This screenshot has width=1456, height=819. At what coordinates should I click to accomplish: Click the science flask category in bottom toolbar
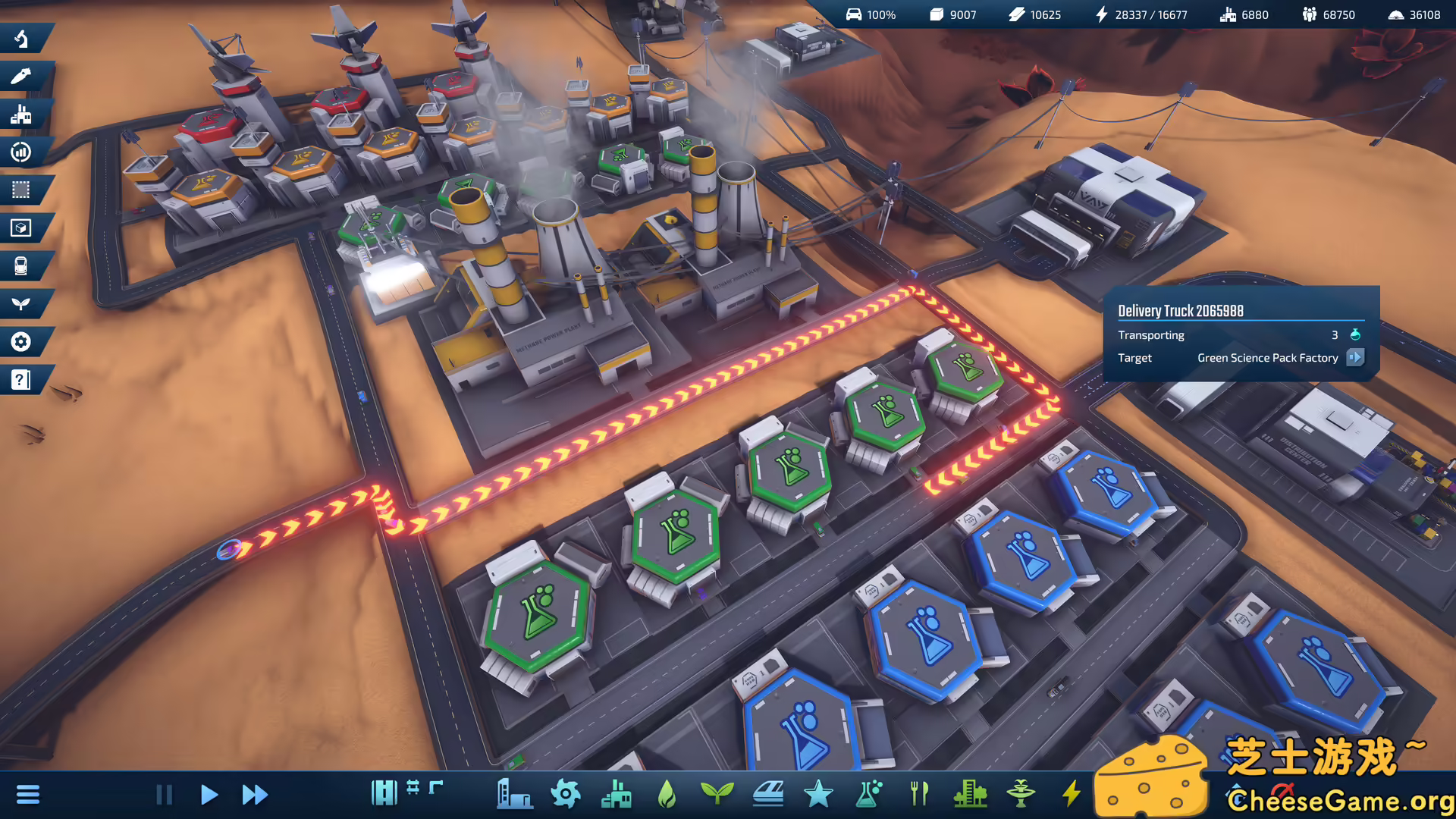[868, 795]
